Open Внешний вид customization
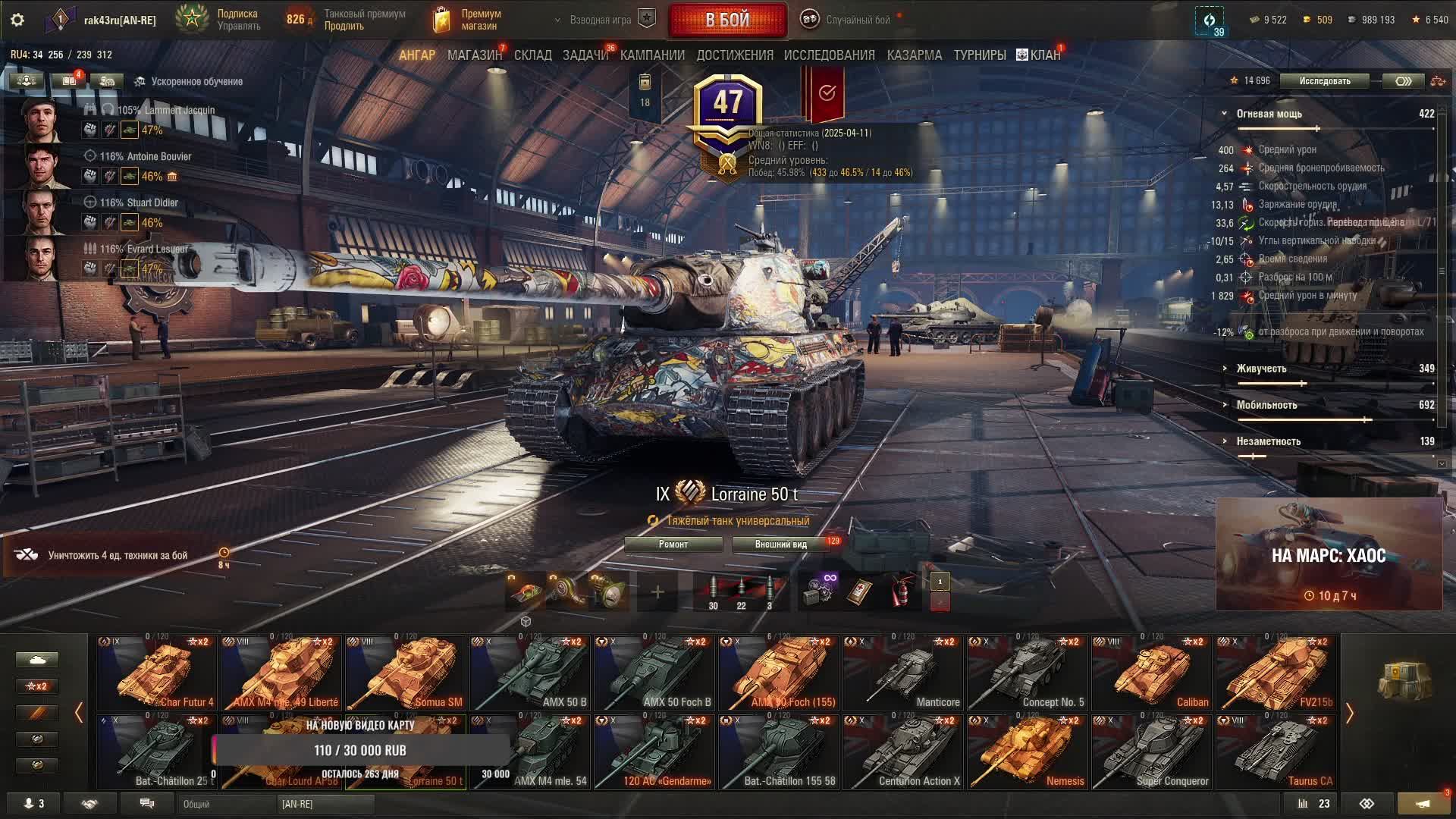Screen dimensions: 1456x819 (x=780, y=544)
